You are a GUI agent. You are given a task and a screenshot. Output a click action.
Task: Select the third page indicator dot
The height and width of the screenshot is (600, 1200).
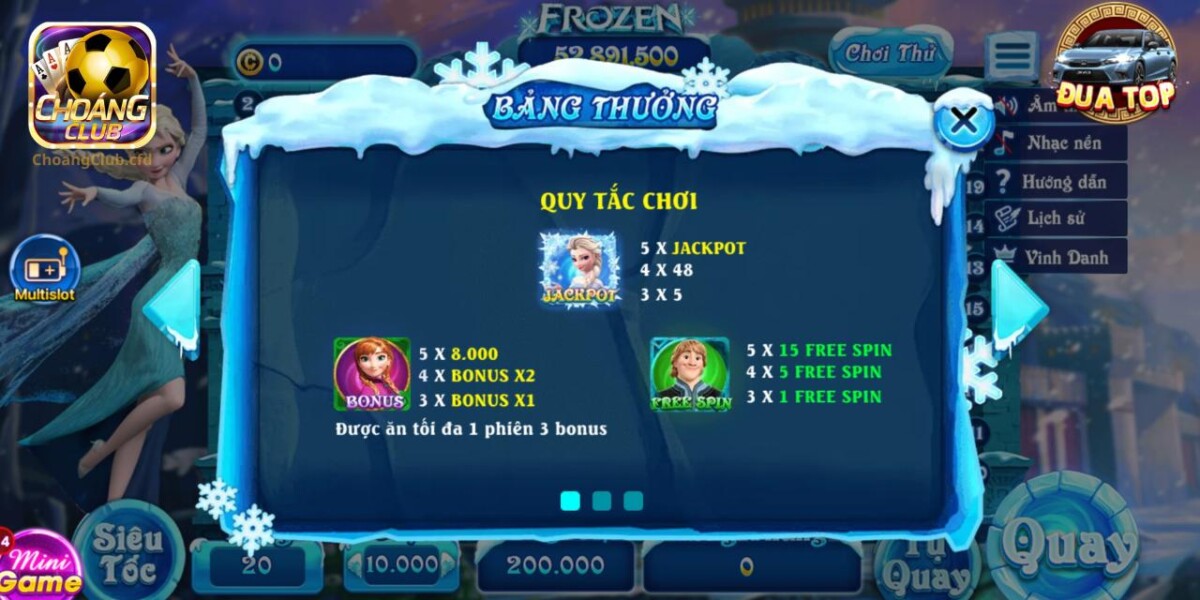tap(633, 501)
